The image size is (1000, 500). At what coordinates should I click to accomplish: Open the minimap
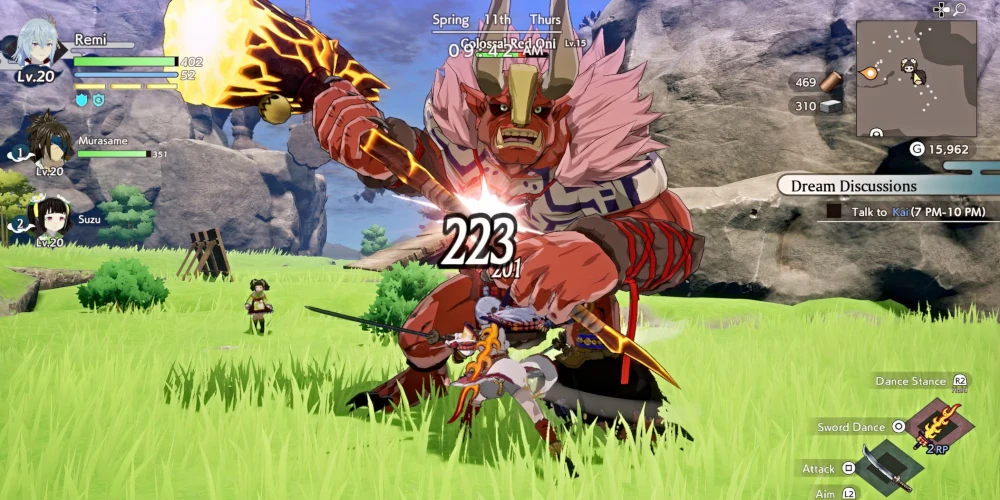tap(916, 78)
